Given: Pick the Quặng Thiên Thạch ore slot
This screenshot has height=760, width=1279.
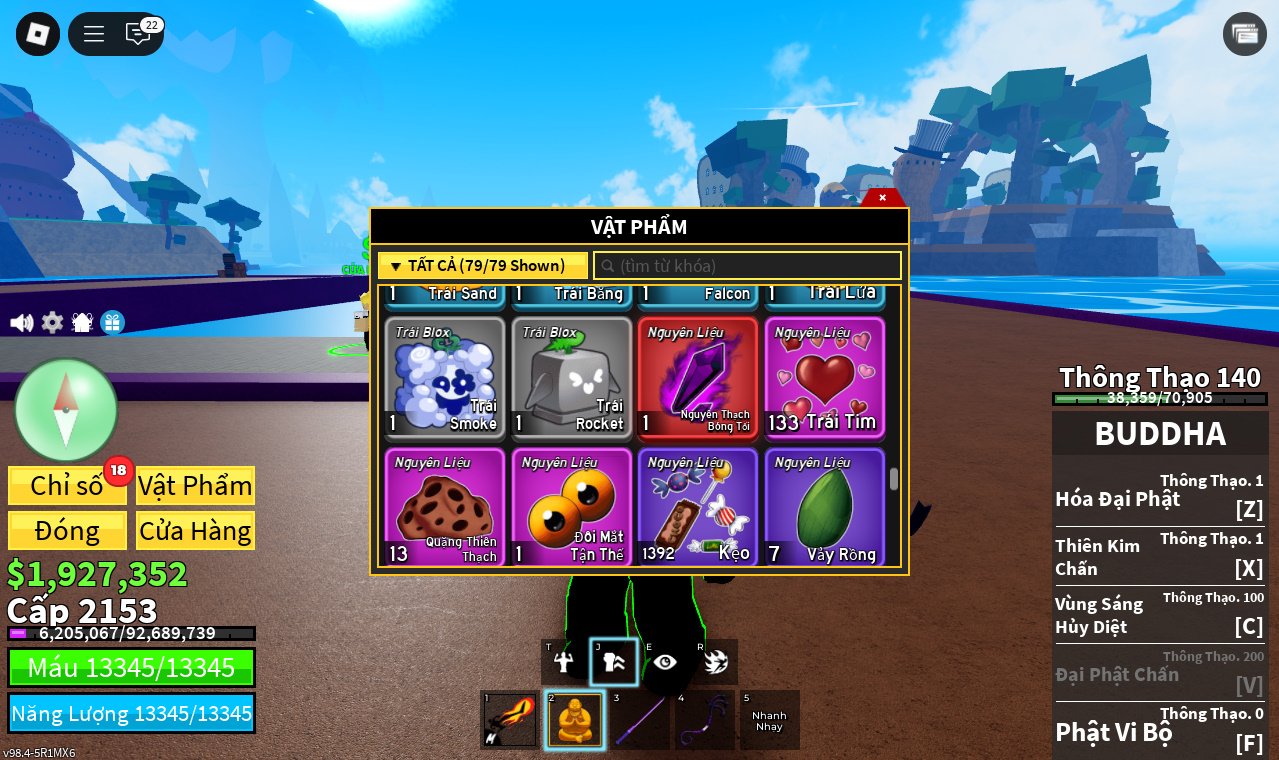Looking at the screenshot, I should tap(445, 507).
